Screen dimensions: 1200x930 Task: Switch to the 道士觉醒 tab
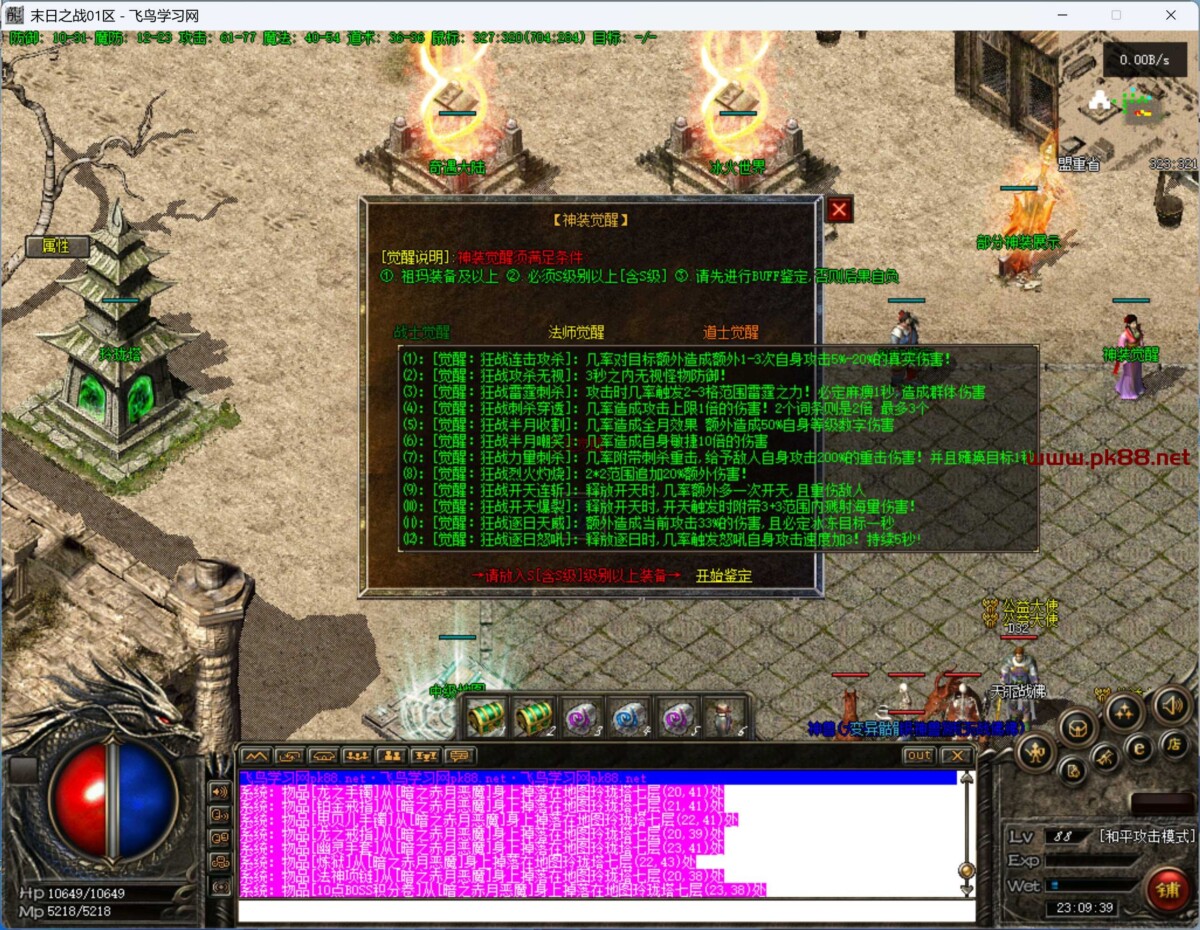point(730,332)
